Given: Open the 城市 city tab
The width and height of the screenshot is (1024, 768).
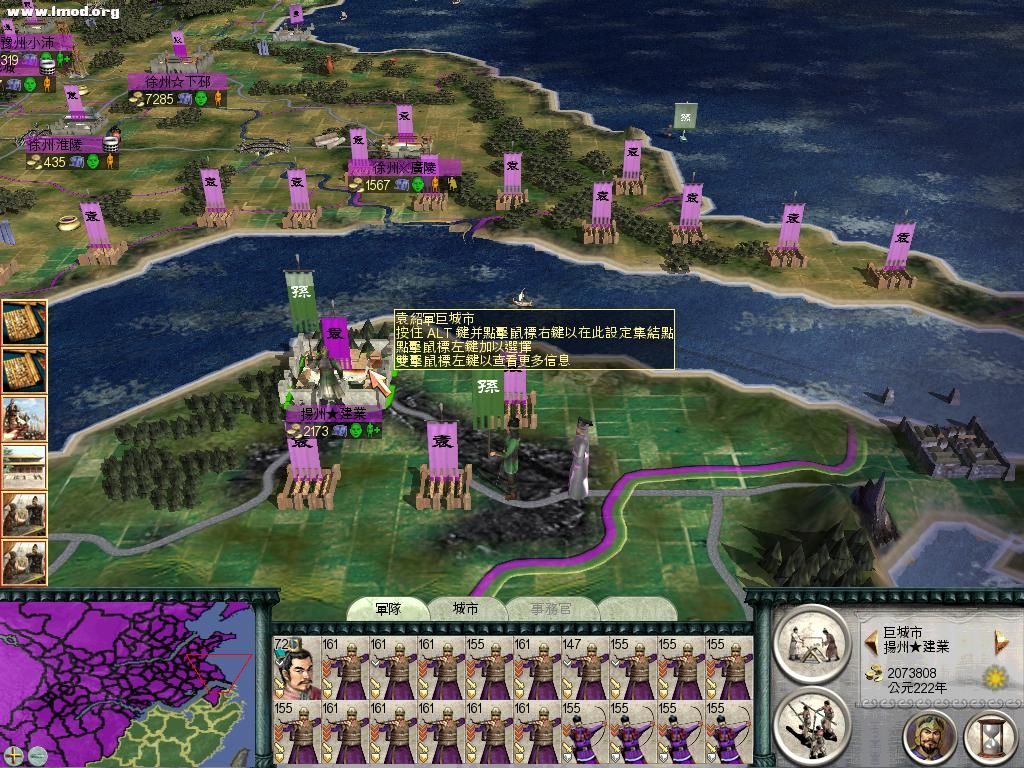Looking at the screenshot, I should [x=466, y=609].
